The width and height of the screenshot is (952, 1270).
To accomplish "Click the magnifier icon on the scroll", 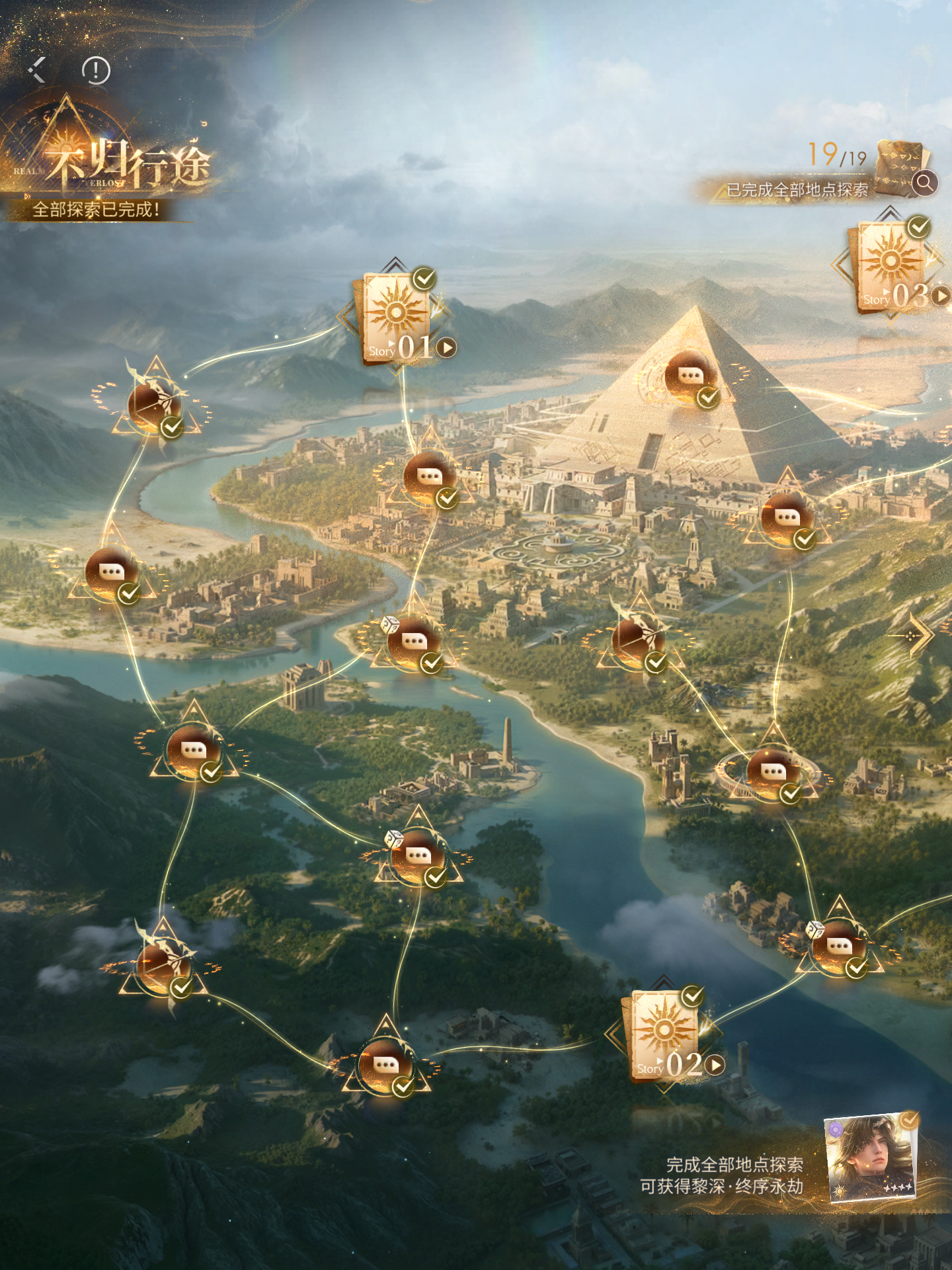I will pyautogui.click(x=924, y=182).
